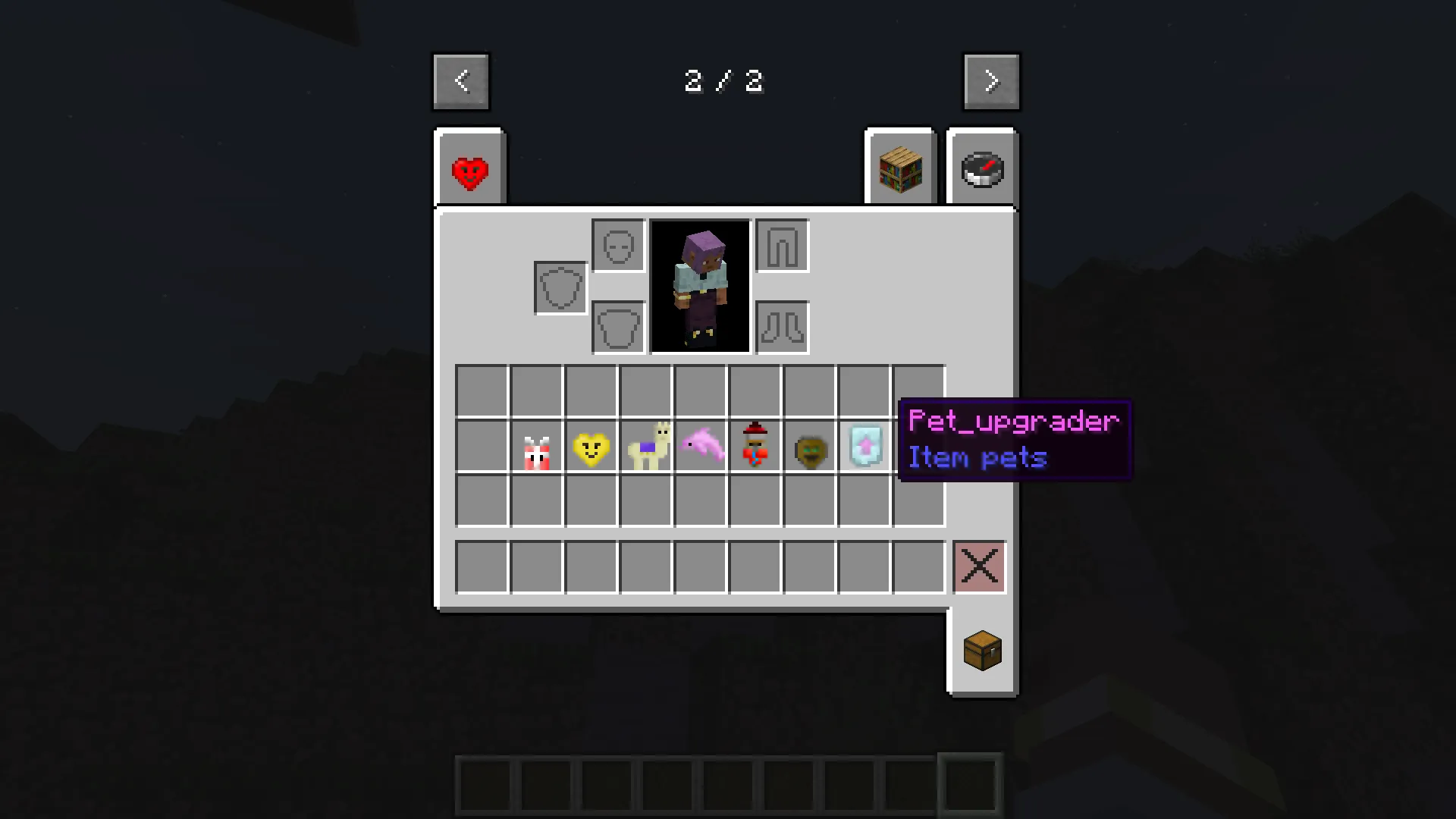Select the yellow smiling heart pet
This screenshot has width=1456, height=819.
(x=591, y=447)
